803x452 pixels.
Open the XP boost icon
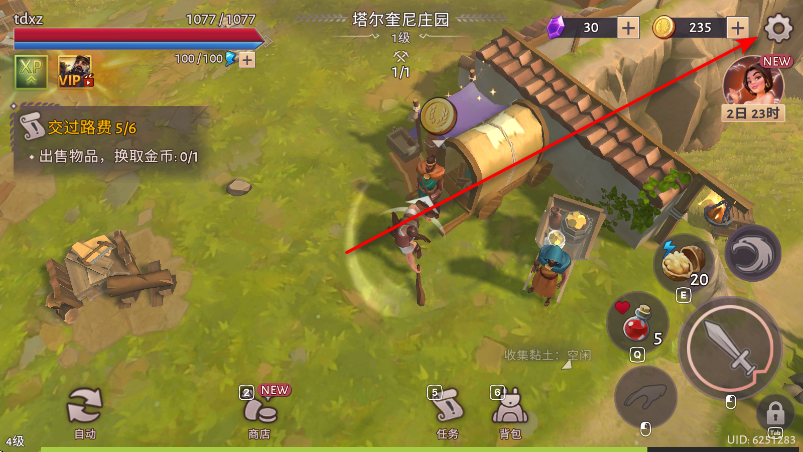click(x=30, y=71)
